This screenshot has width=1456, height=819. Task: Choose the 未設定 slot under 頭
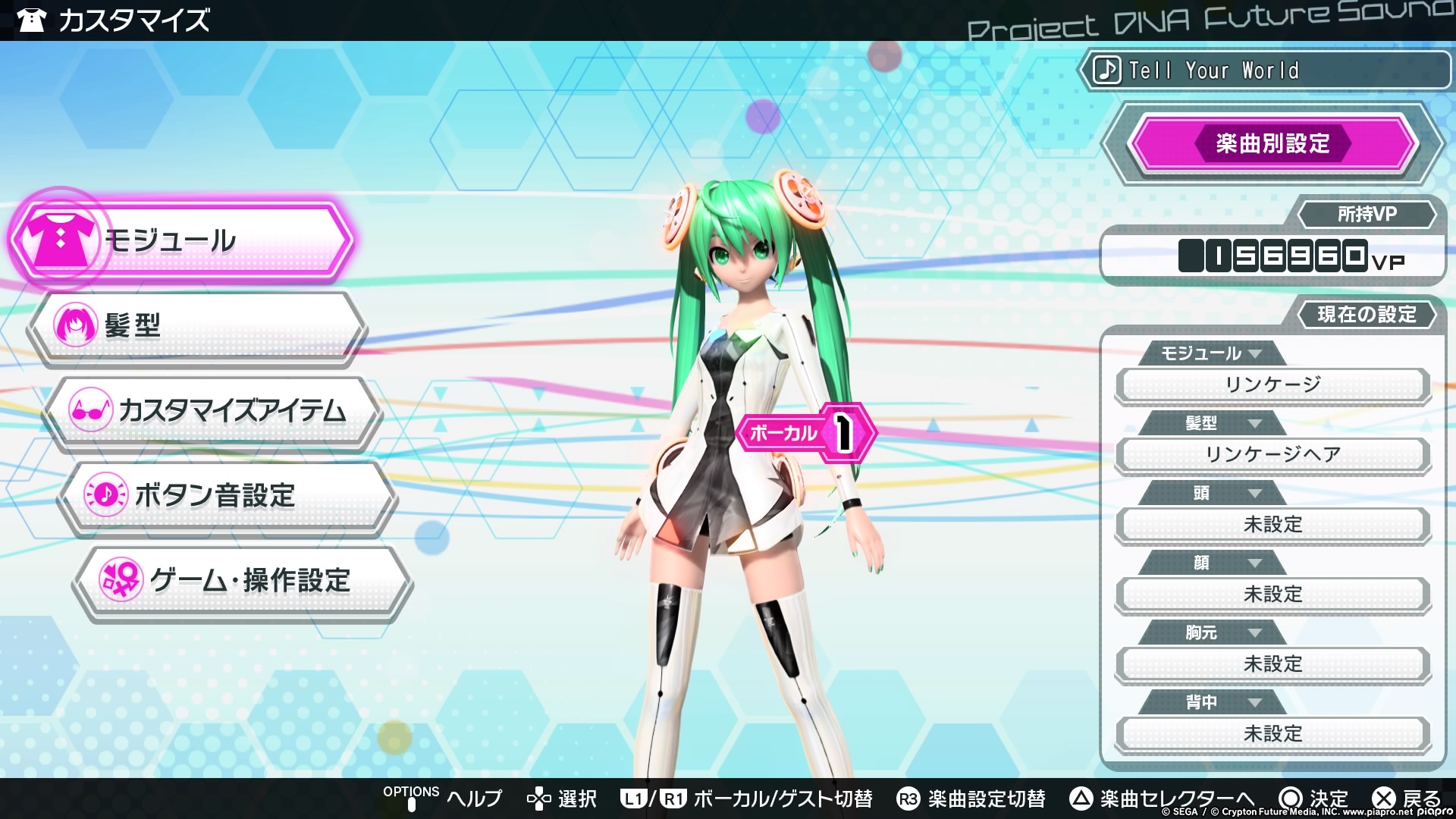click(1272, 524)
